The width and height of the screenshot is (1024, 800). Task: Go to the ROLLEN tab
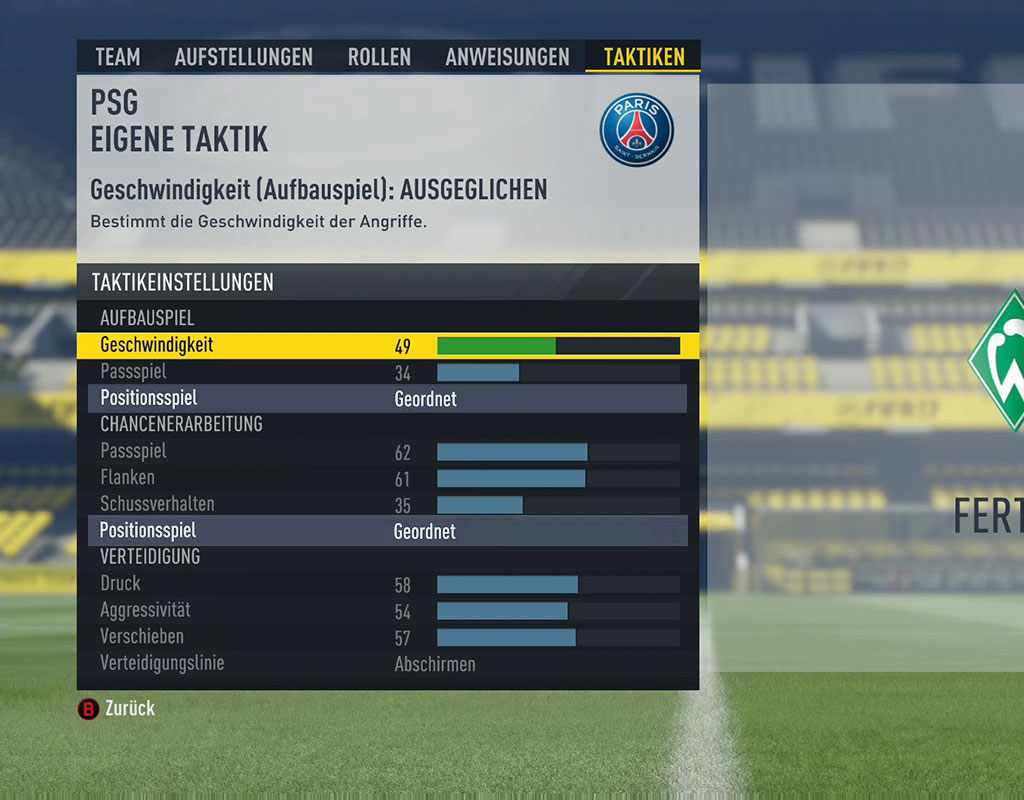click(x=379, y=57)
